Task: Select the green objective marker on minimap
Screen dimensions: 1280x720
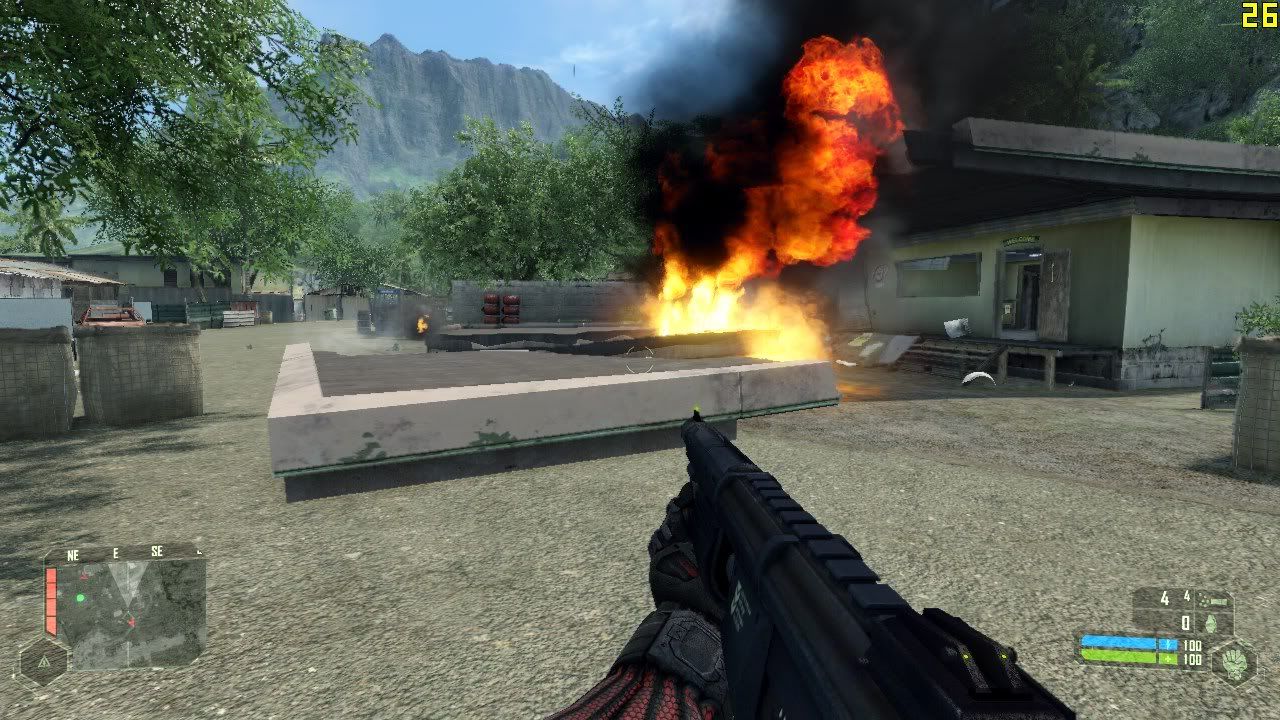Action: tap(80, 598)
